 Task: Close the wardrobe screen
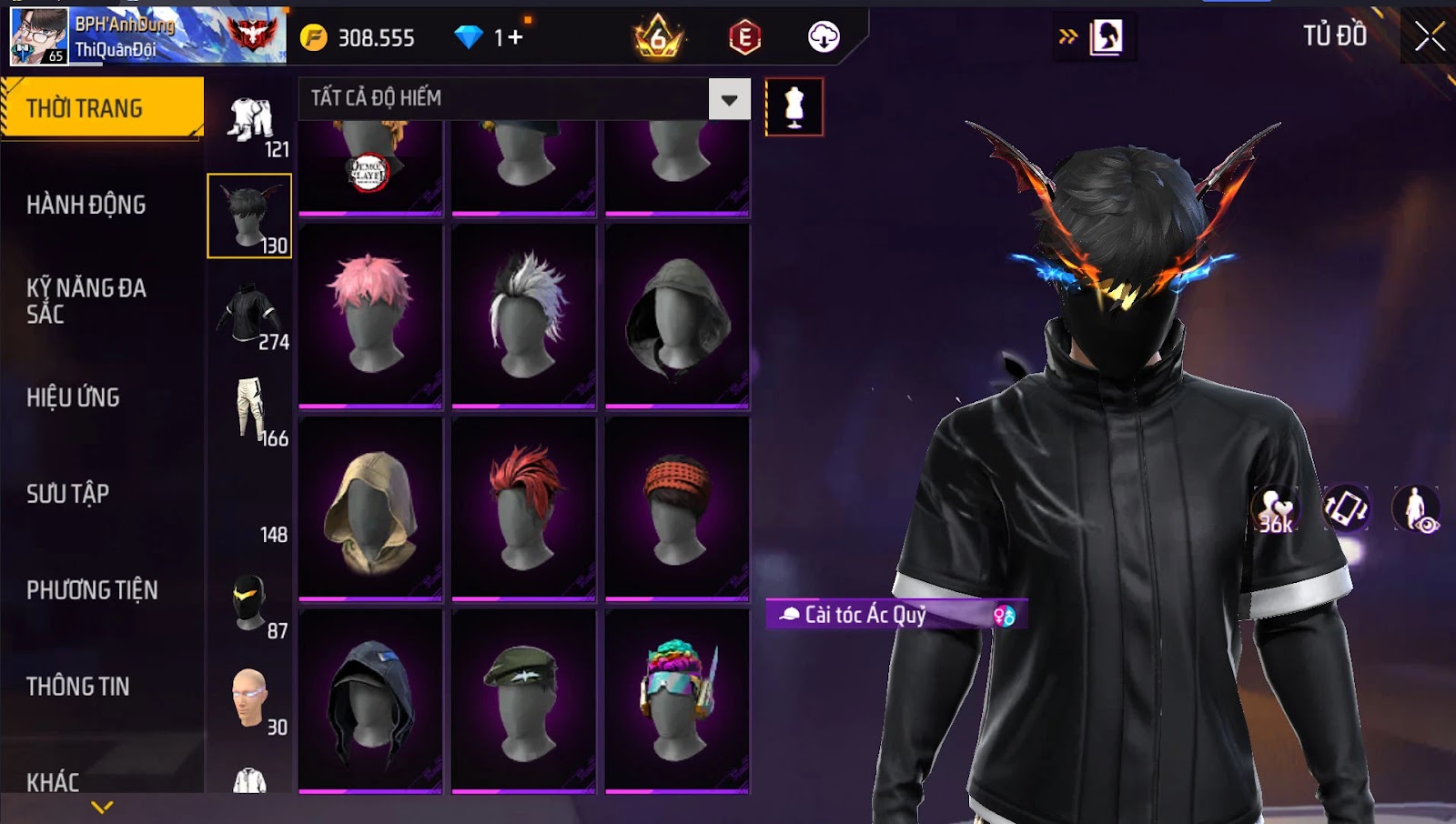pyautogui.click(x=1429, y=37)
